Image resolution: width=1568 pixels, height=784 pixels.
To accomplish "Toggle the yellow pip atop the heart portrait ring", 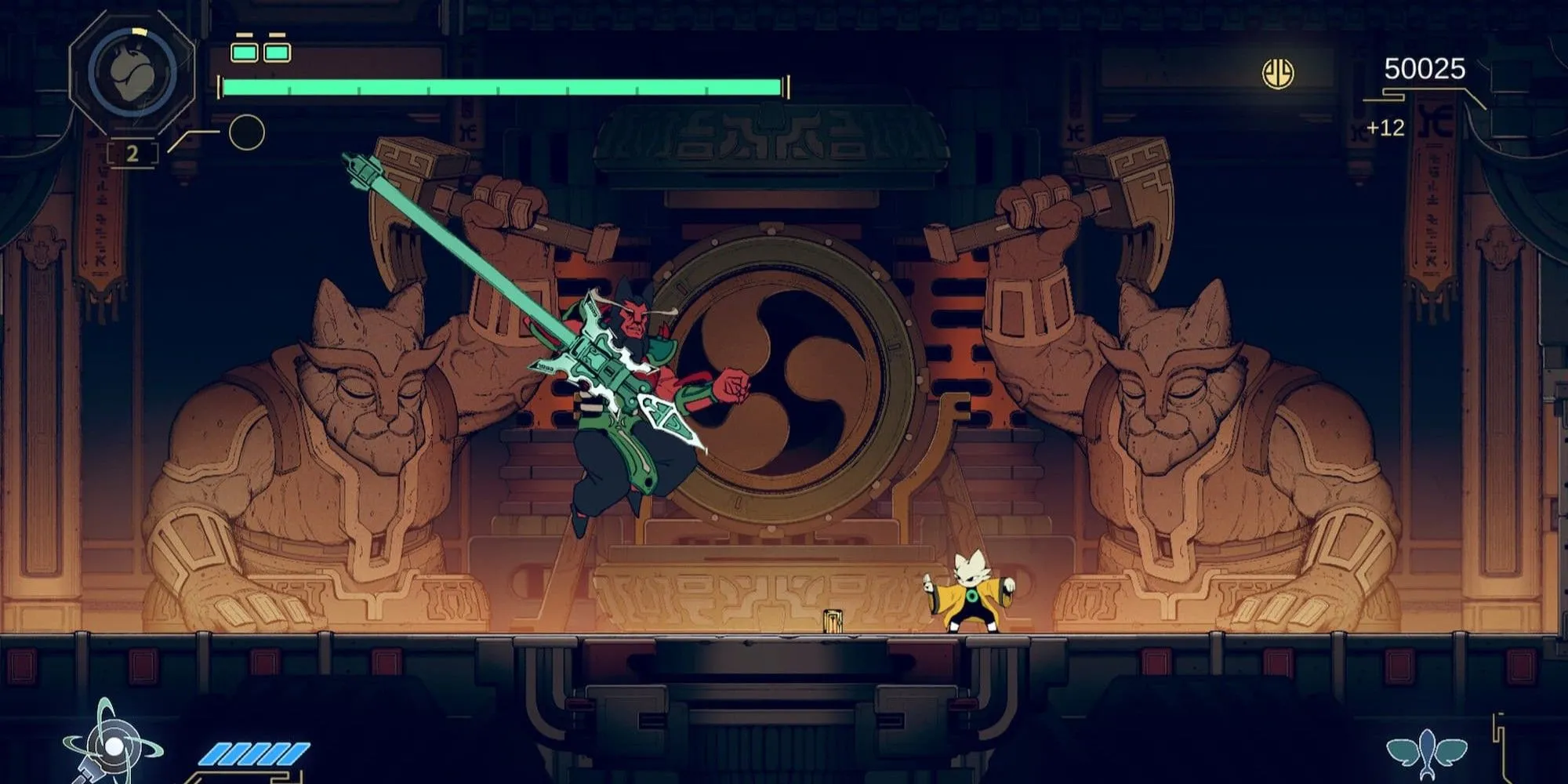I will point(139,31).
